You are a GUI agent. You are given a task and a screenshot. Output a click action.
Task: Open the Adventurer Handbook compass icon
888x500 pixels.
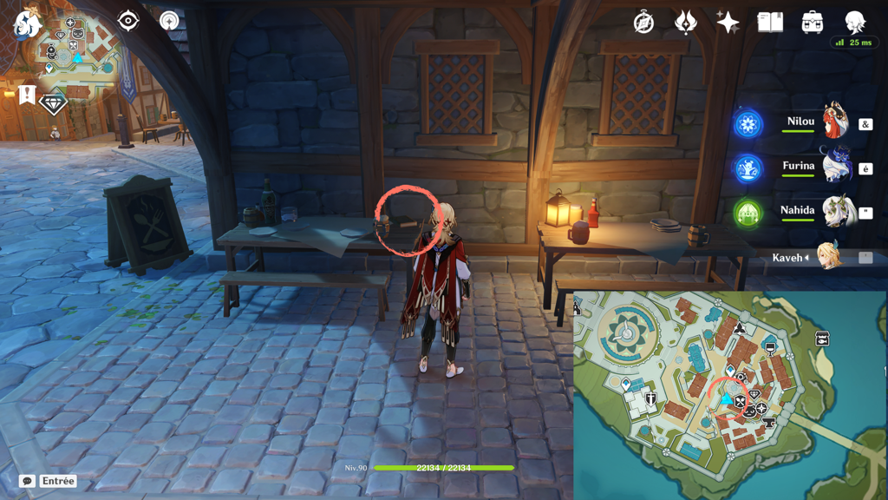[x=643, y=22]
